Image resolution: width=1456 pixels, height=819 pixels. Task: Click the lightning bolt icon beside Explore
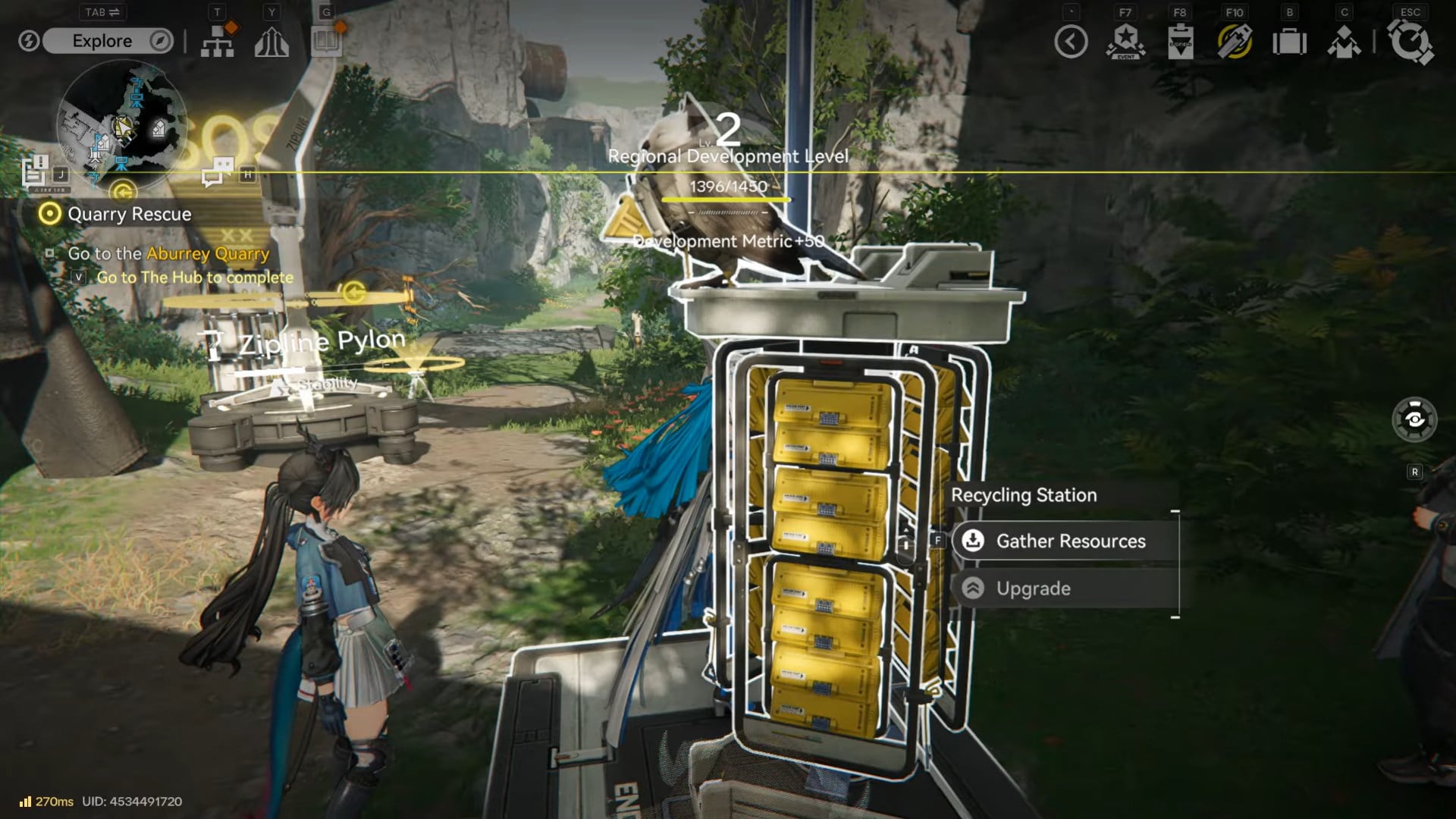click(29, 41)
